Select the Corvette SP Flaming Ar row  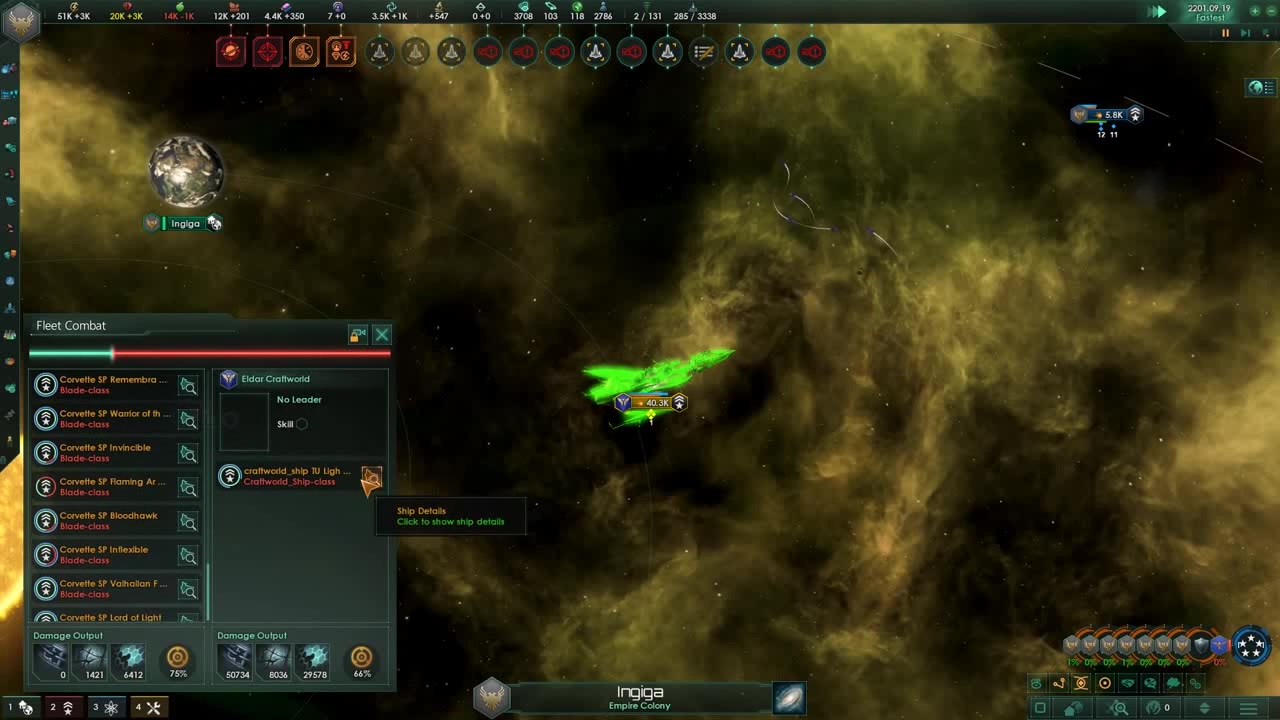tap(112, 487)
